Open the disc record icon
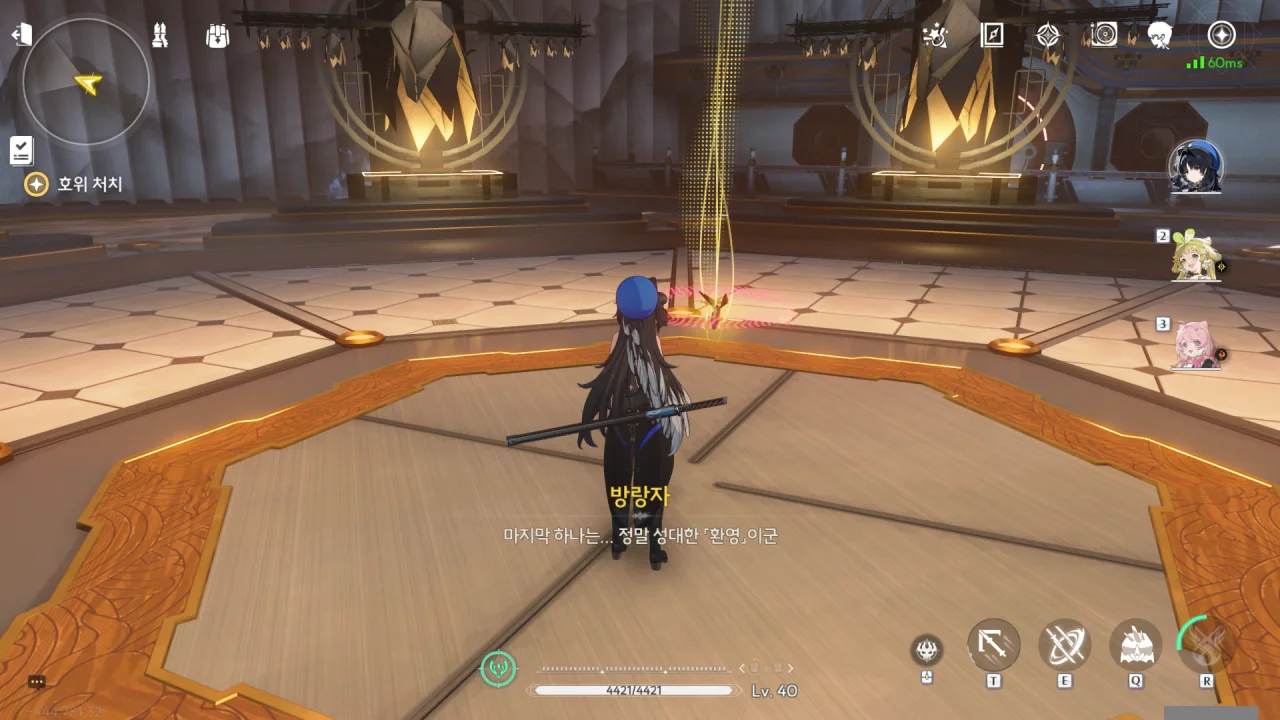Screen dimensions: 1280x720 (x=1104, y=36)
